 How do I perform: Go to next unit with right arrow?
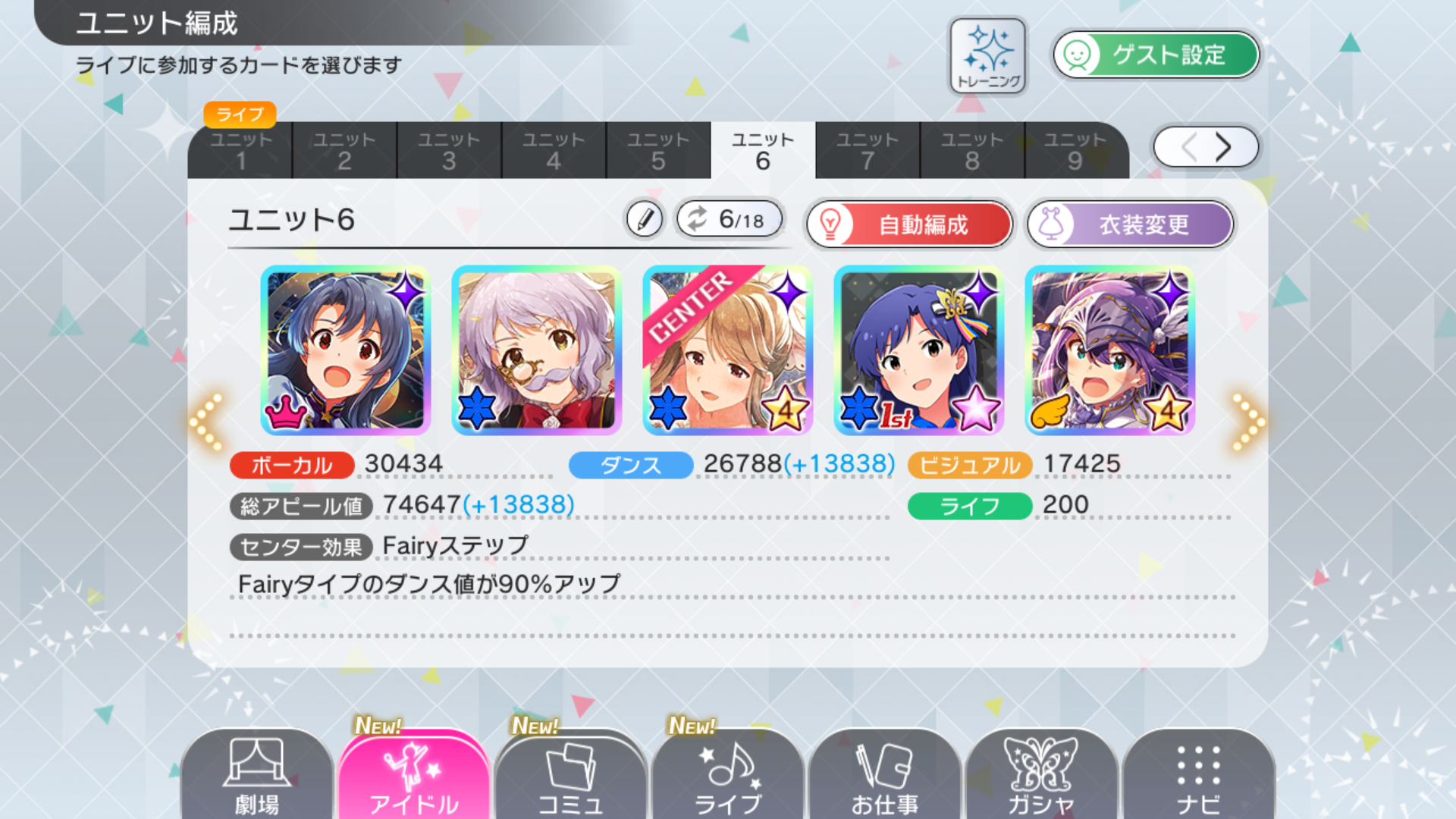1247,421
